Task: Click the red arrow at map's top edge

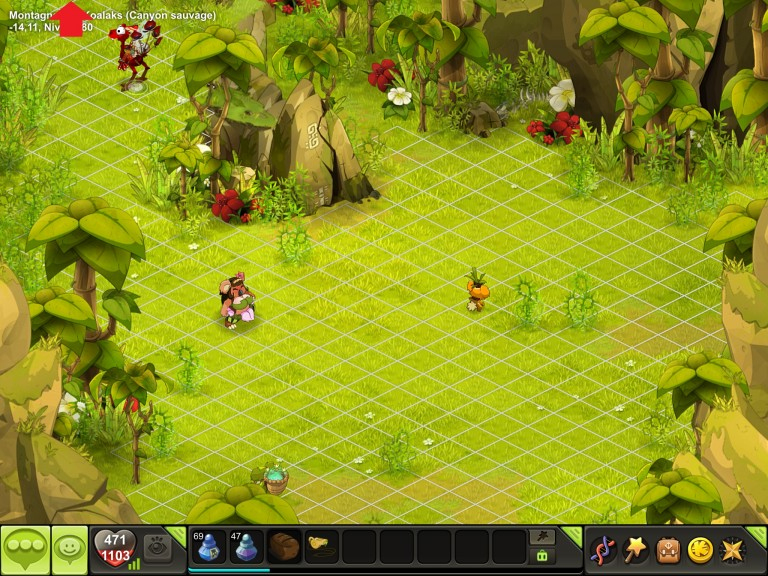Action: pyautogui.click(x=72, y=18)
